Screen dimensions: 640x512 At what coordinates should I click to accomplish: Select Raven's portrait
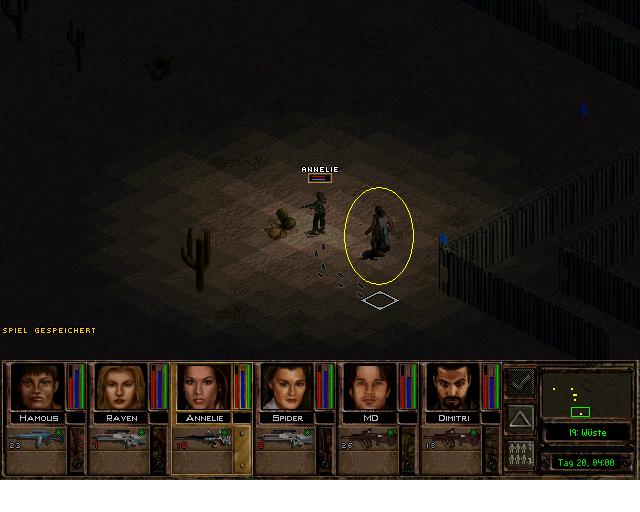pyautogui.click(x=121, y=388)
